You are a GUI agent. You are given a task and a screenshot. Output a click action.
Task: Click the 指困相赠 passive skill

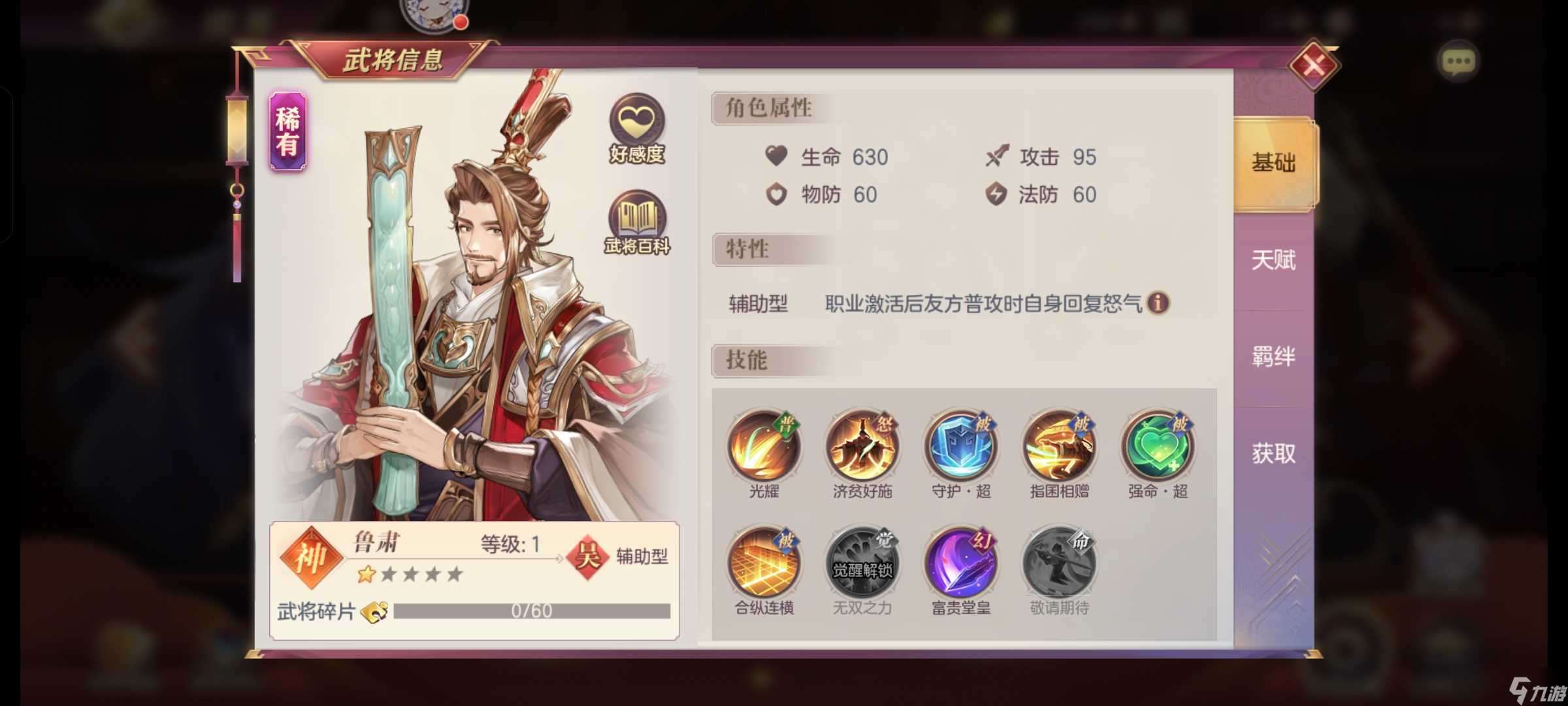click(x=1060, y=446)
